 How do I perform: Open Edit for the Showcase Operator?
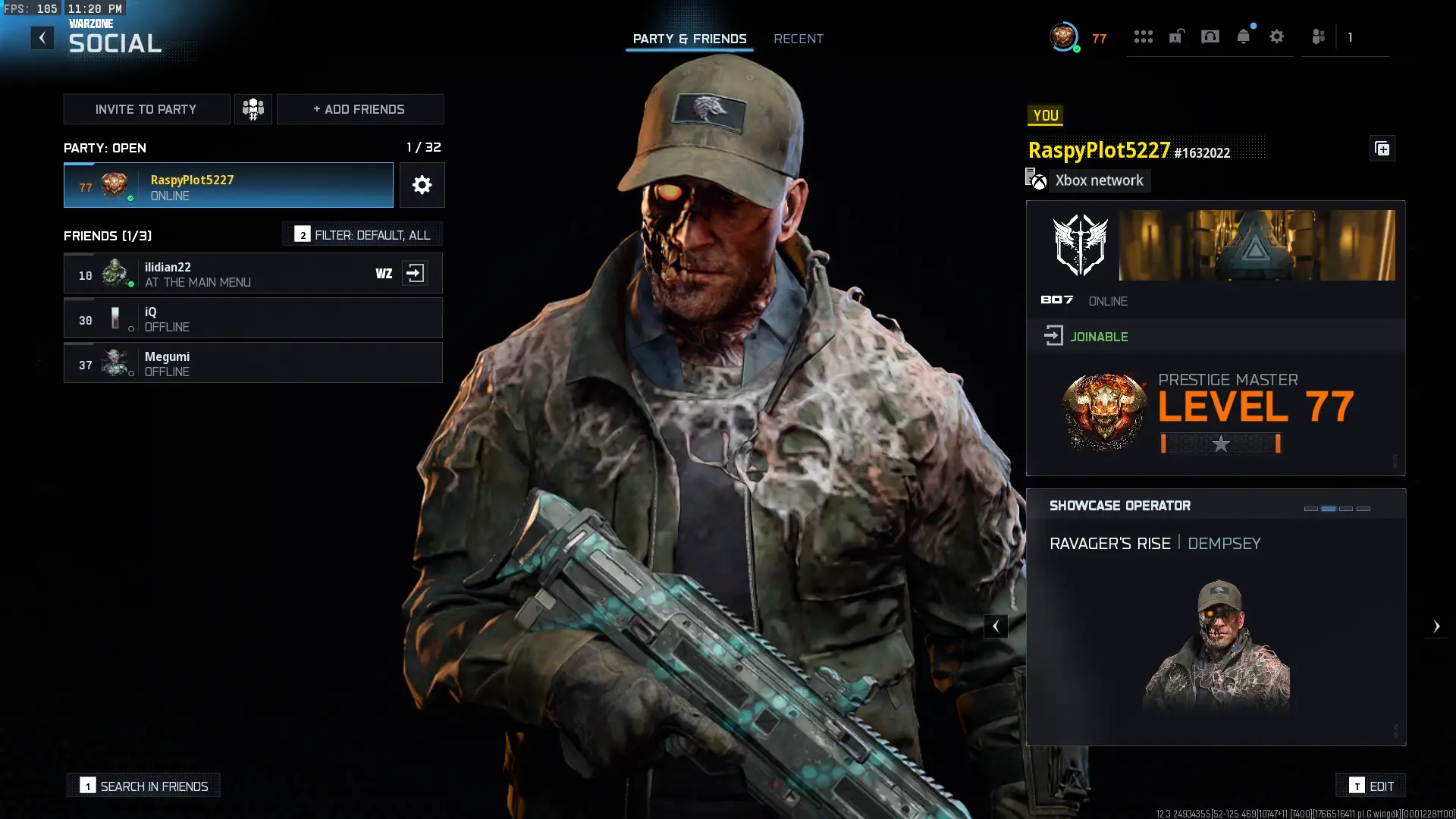(1370, 786)
